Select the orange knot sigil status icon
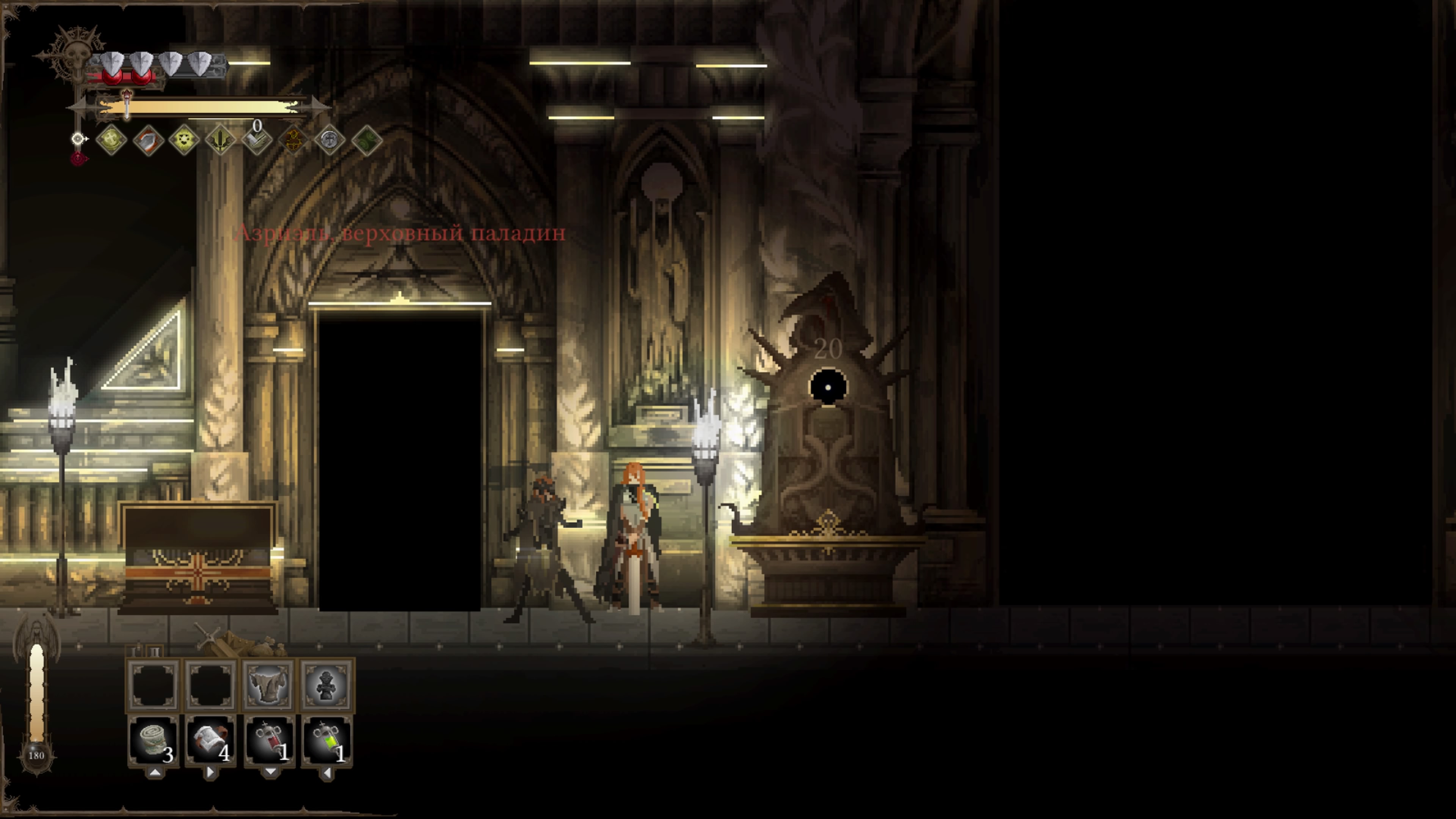Viewport: 1456px width, 819px height. click(x=293, y=140)
